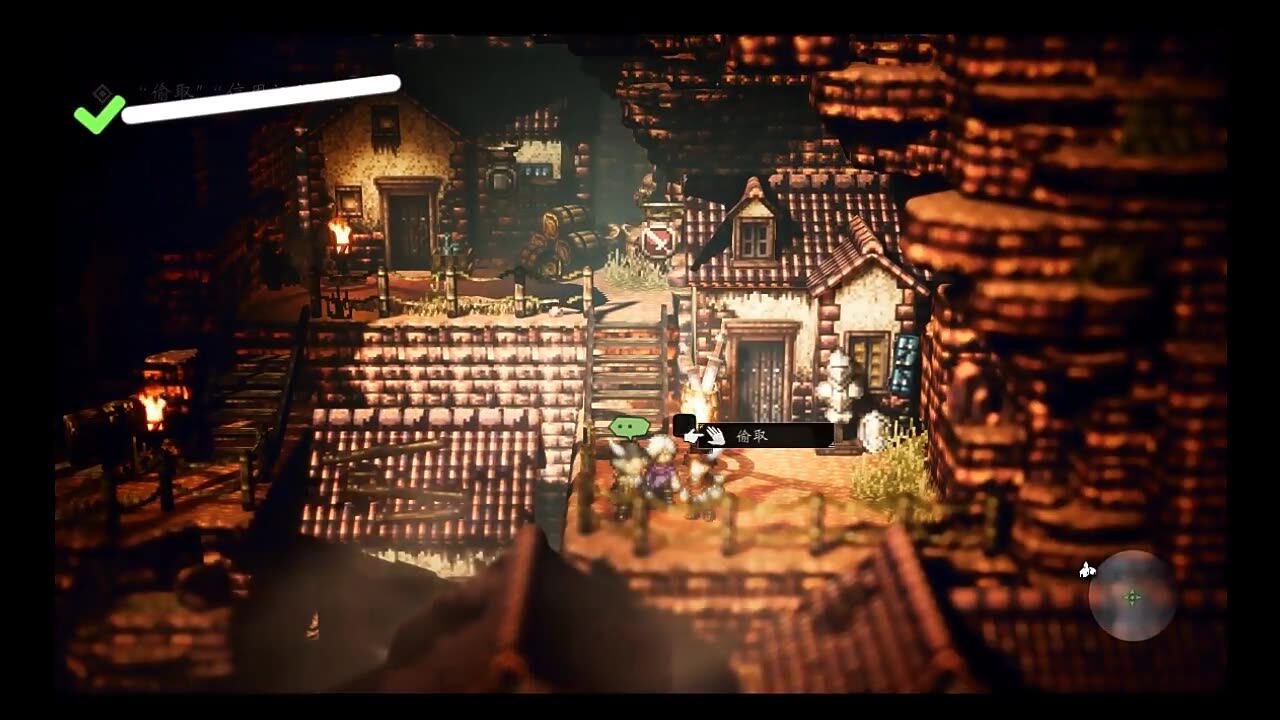Click the green quest-complete checkmark
The width and height of the screenshot is (1280, 720).
point(97,112)
